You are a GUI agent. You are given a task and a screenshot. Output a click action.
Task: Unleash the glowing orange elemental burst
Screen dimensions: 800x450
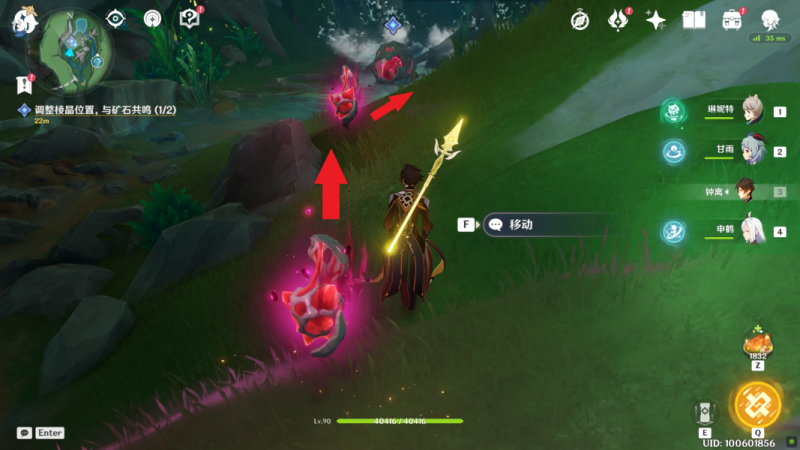coord(758,404)
